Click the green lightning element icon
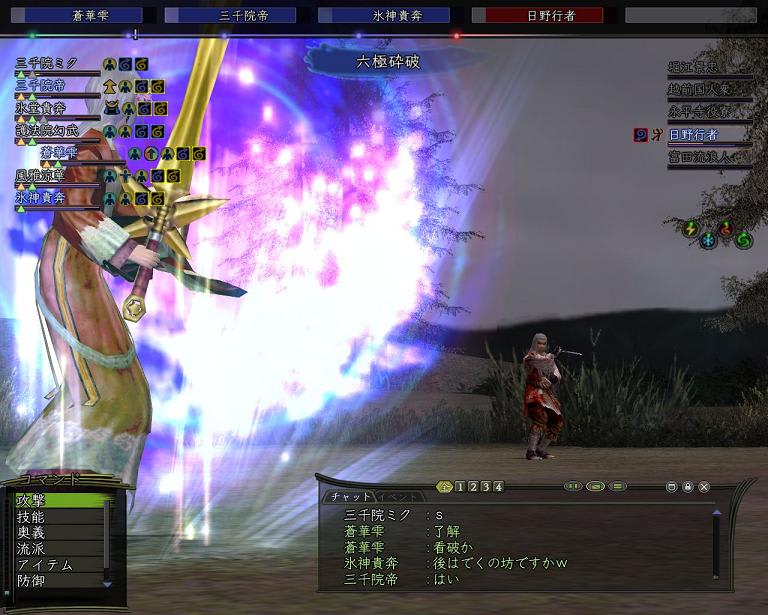The image size is (768, 615). (690, 228)
